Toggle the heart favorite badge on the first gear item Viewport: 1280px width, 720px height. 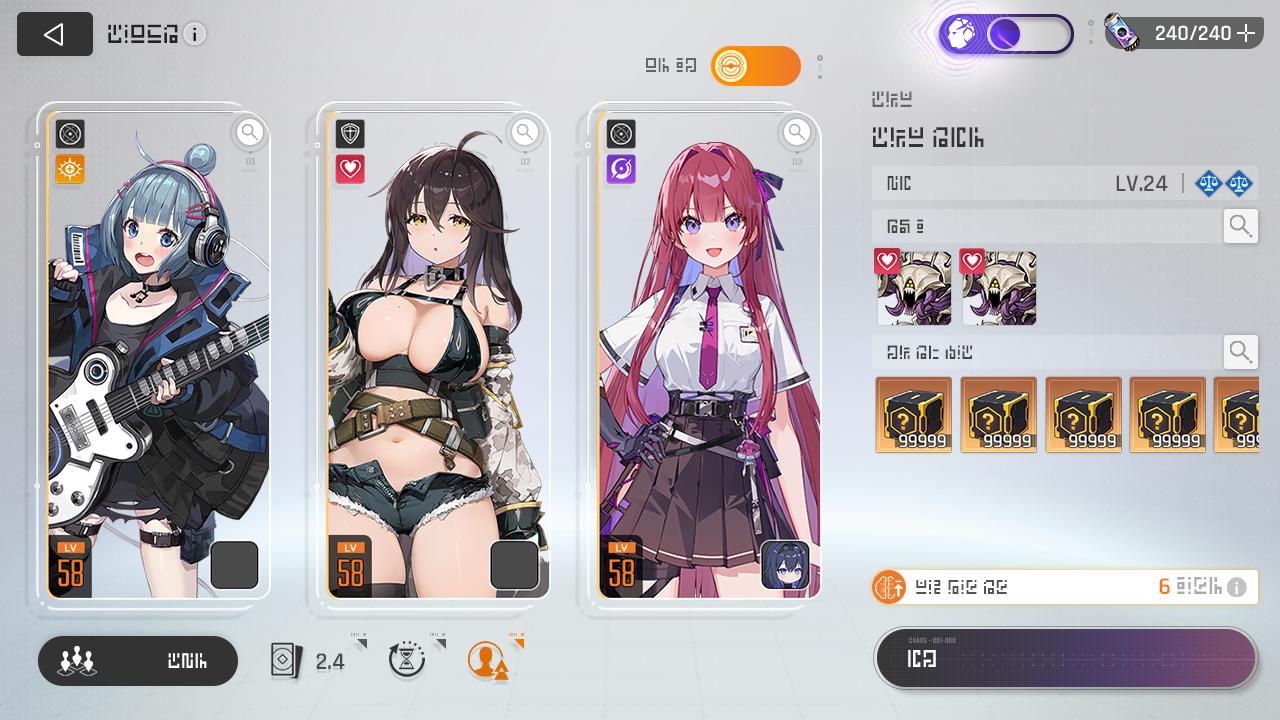[x=886, y=260]
